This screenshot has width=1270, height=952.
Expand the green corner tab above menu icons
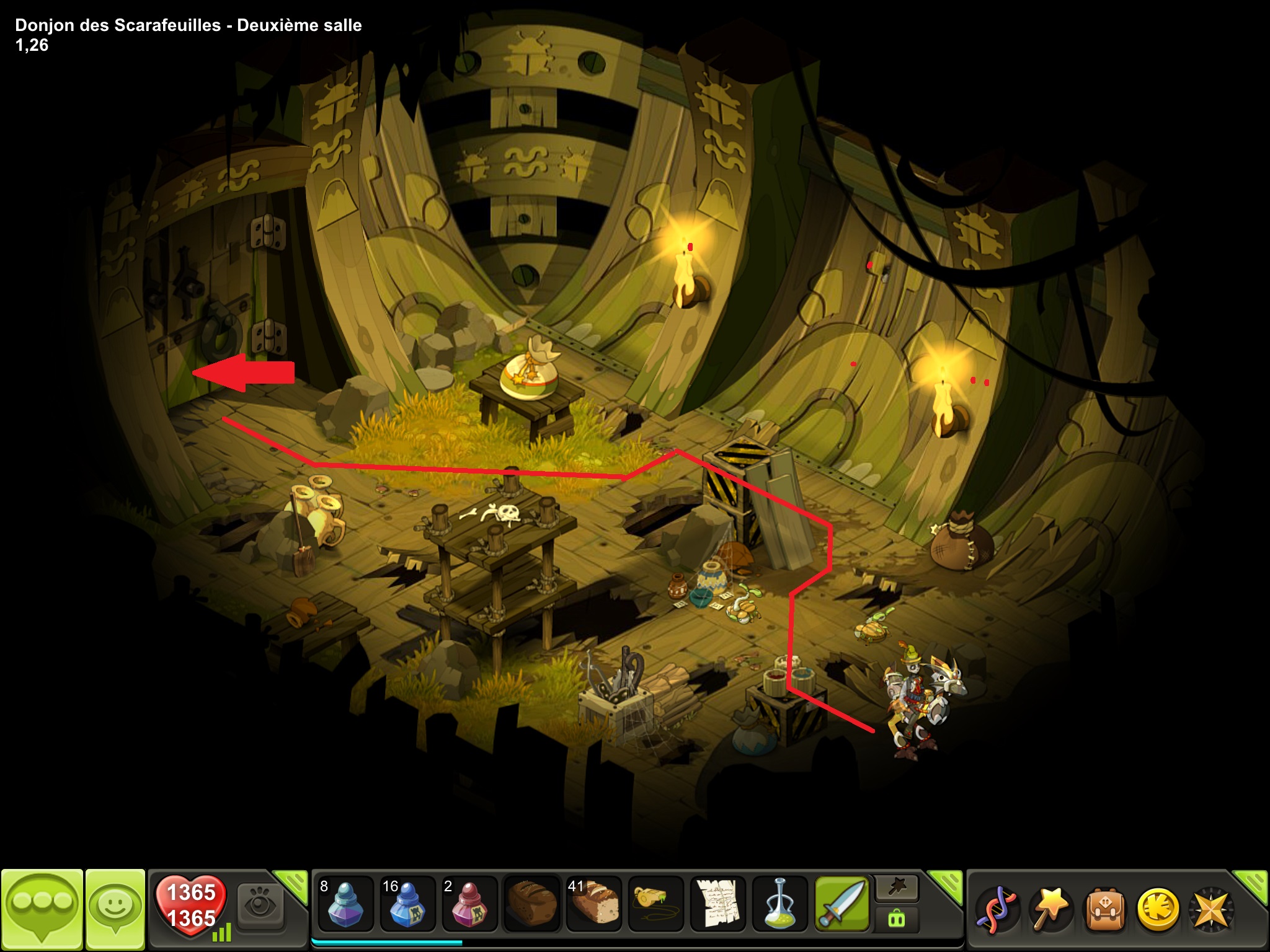point(1253,882)
